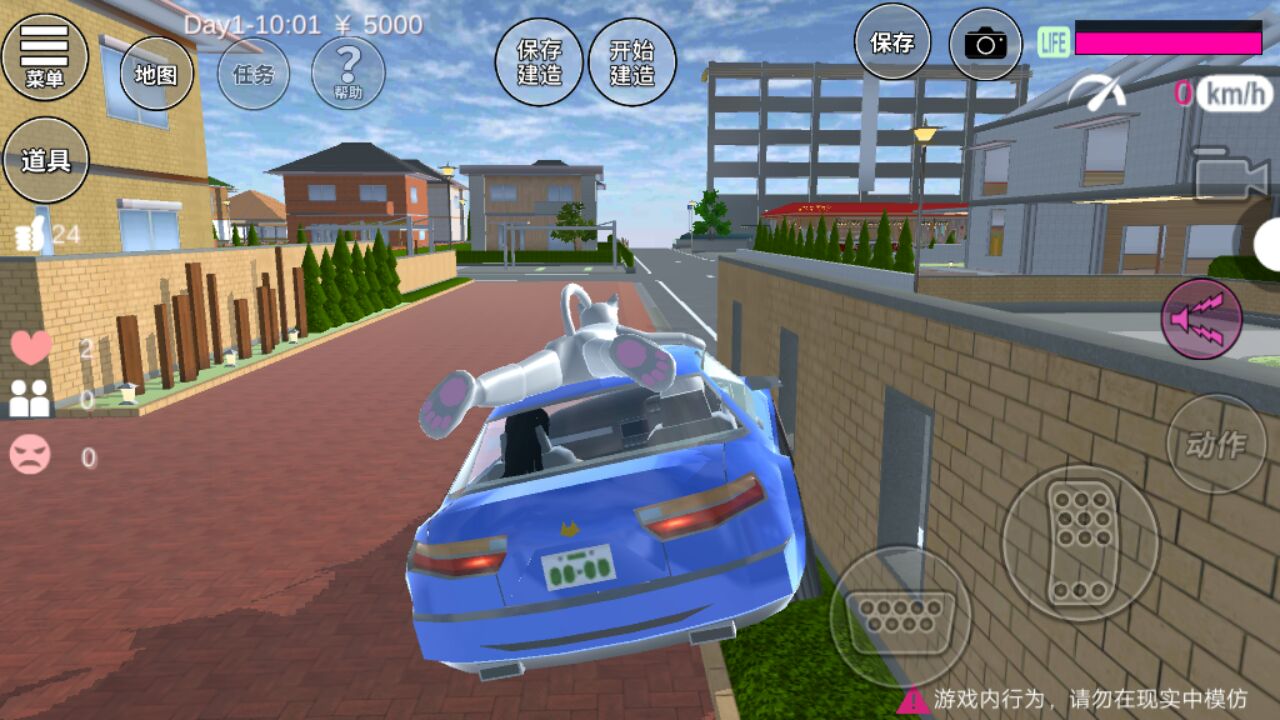Open the 帮助 question mark help
Image resolution: width=1280 pixels, height=720 pixels.
point(348,74)
